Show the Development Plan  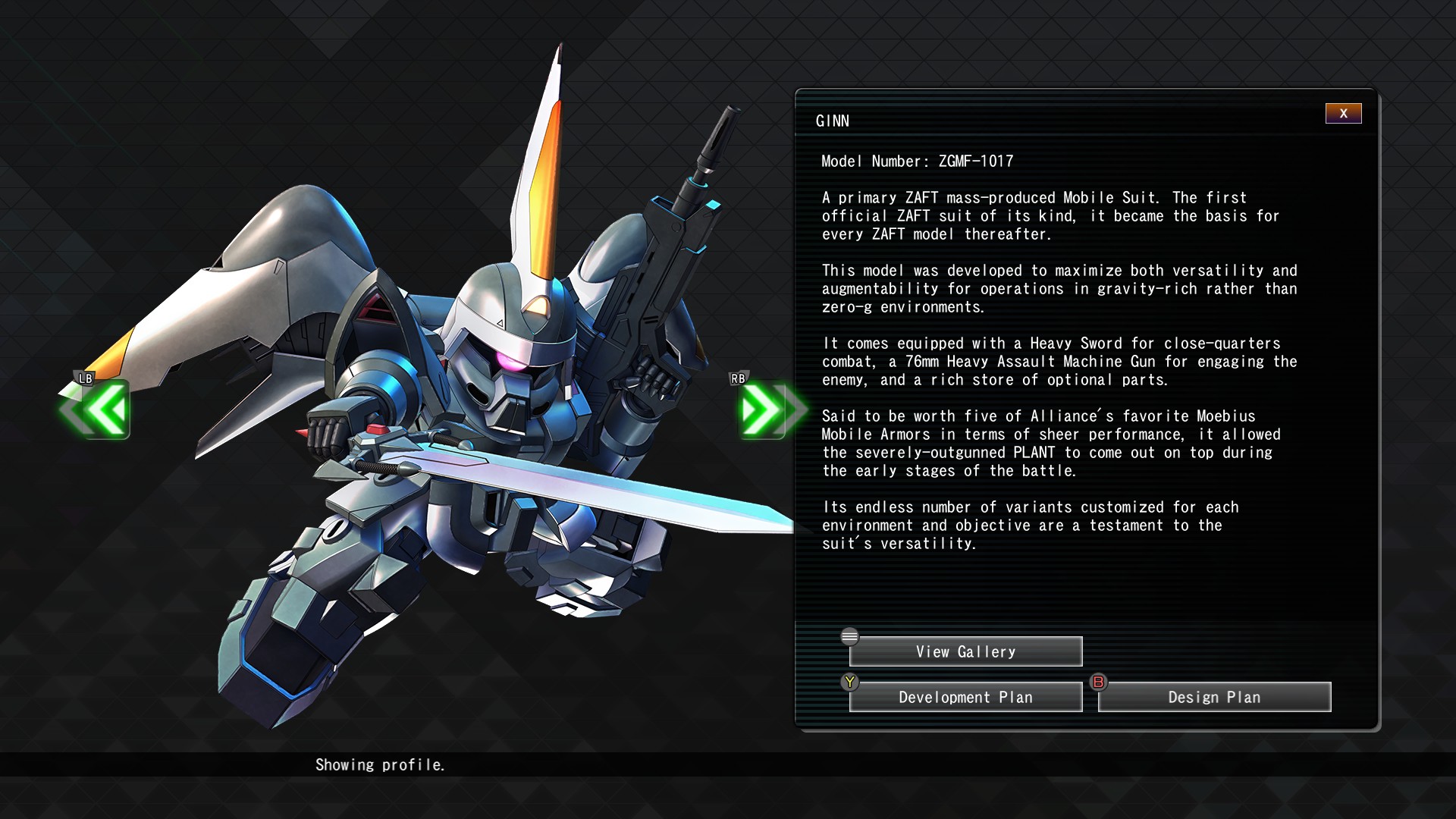(x=965, y=698)
